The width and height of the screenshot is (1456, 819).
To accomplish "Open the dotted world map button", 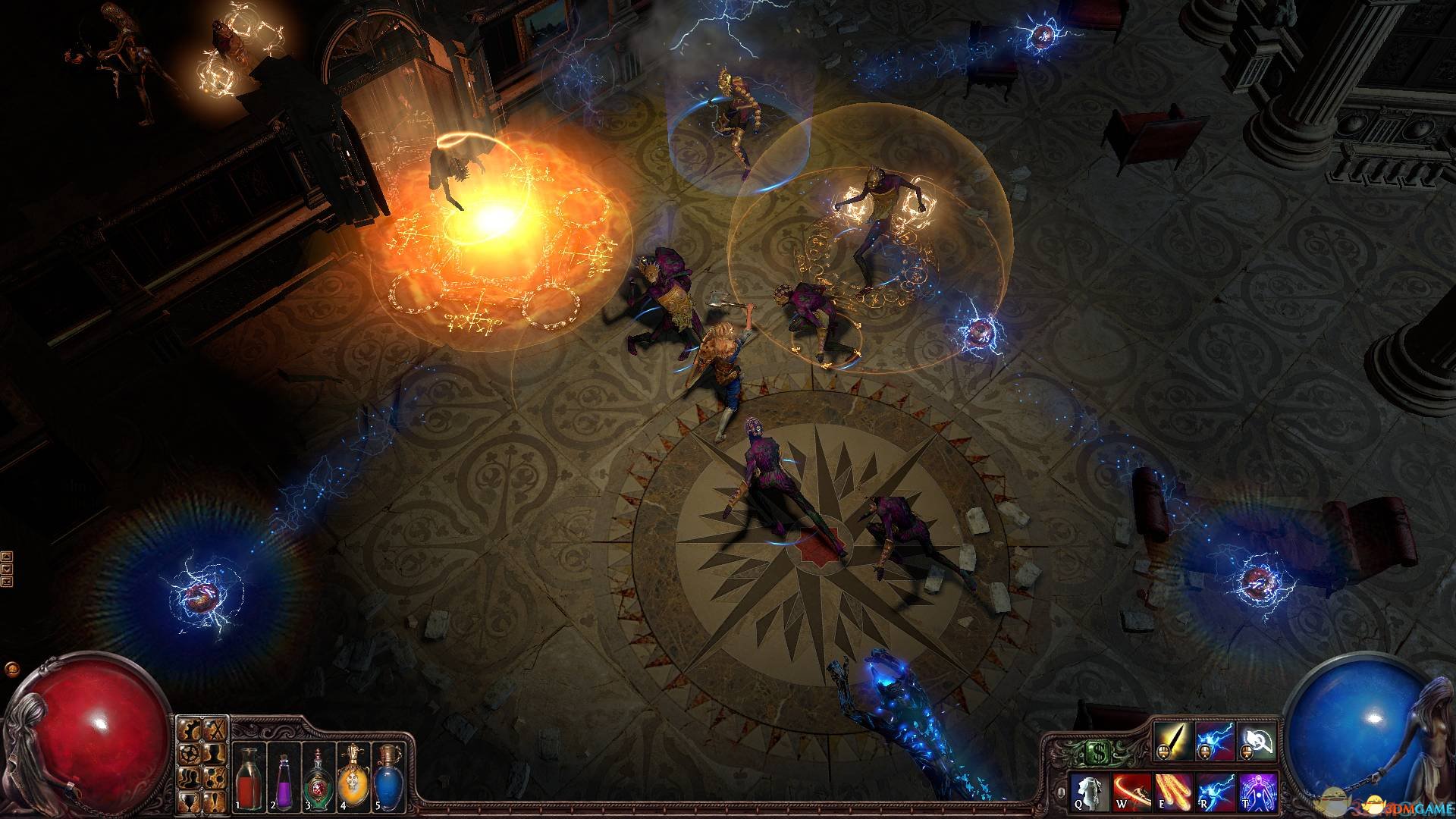I will (x=216, y=779).
